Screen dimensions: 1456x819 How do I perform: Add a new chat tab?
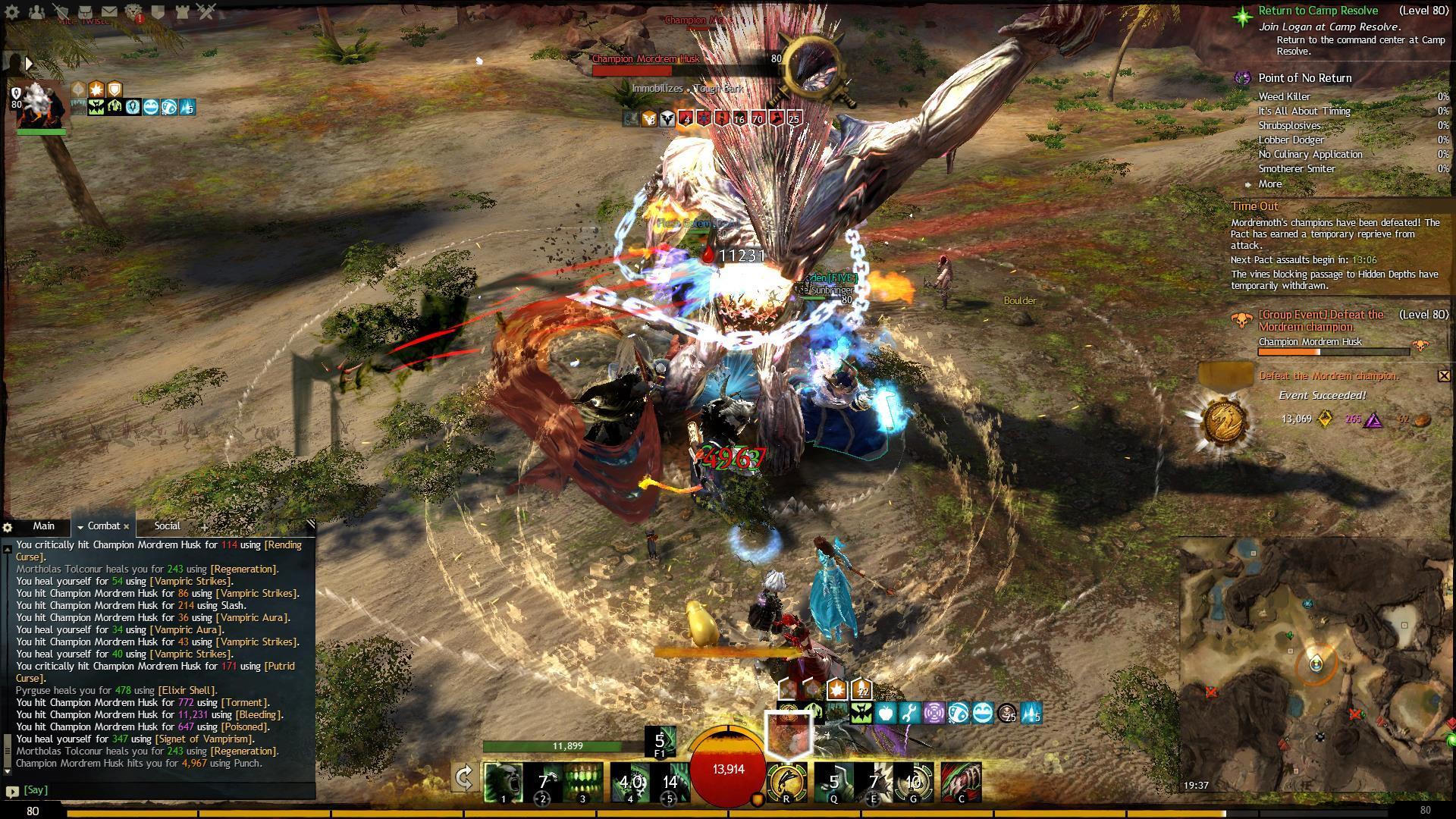click(203, 527)
